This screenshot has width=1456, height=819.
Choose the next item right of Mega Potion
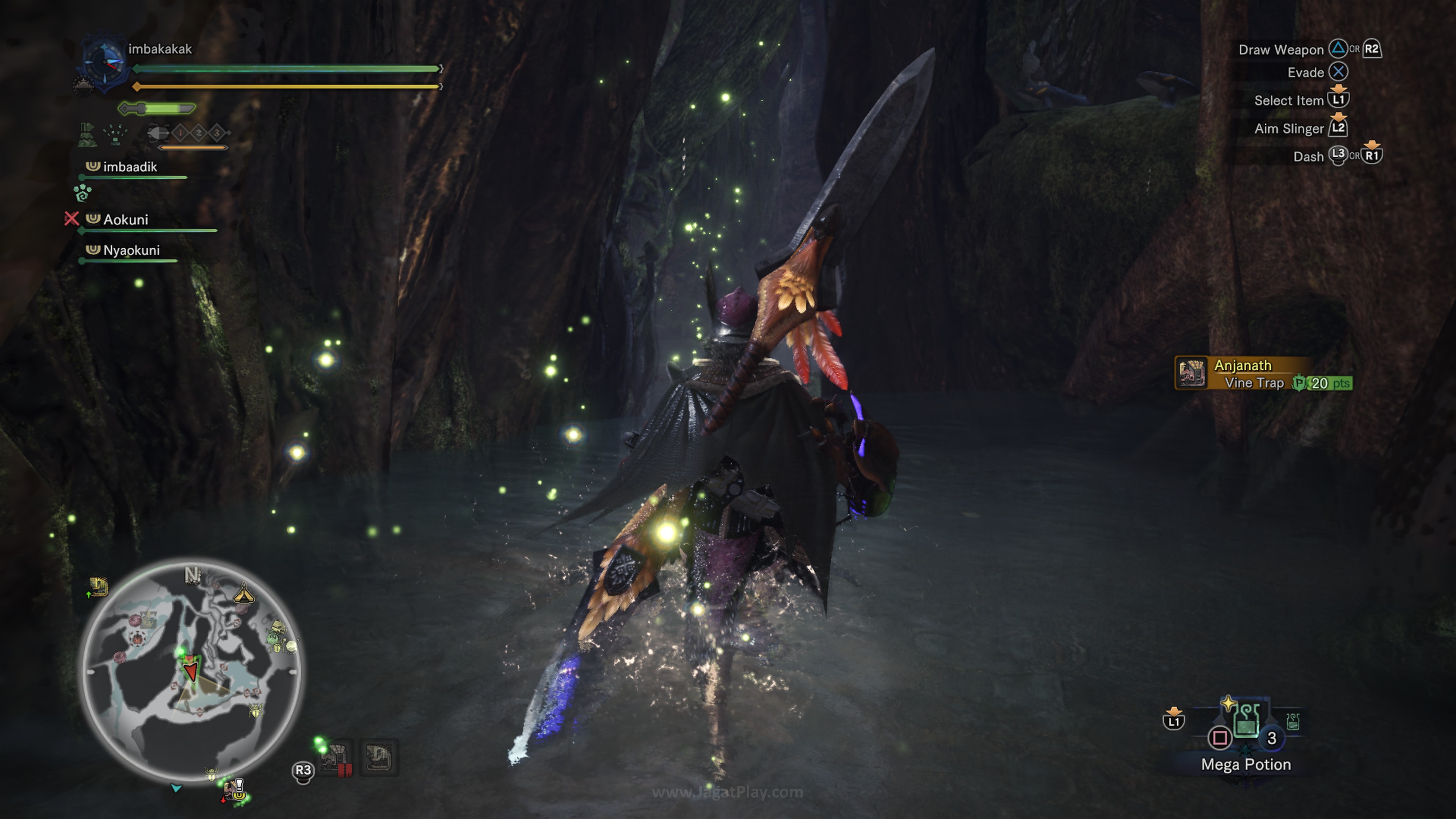tap(1293, 721)
